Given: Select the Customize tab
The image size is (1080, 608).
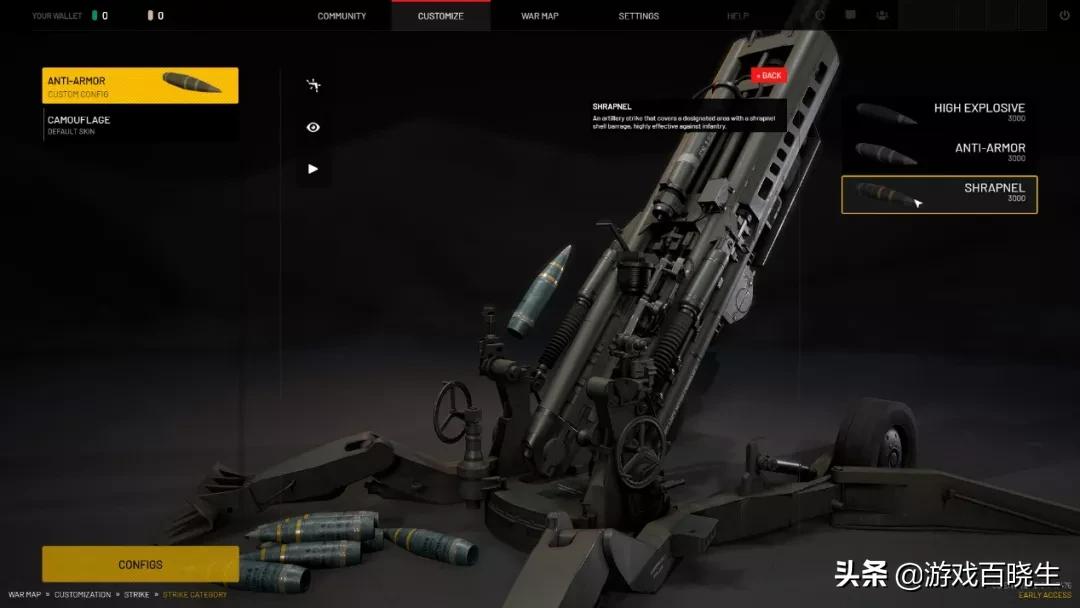Looking at the screenshot, I should pyautogui.click(x=440, y=16).
